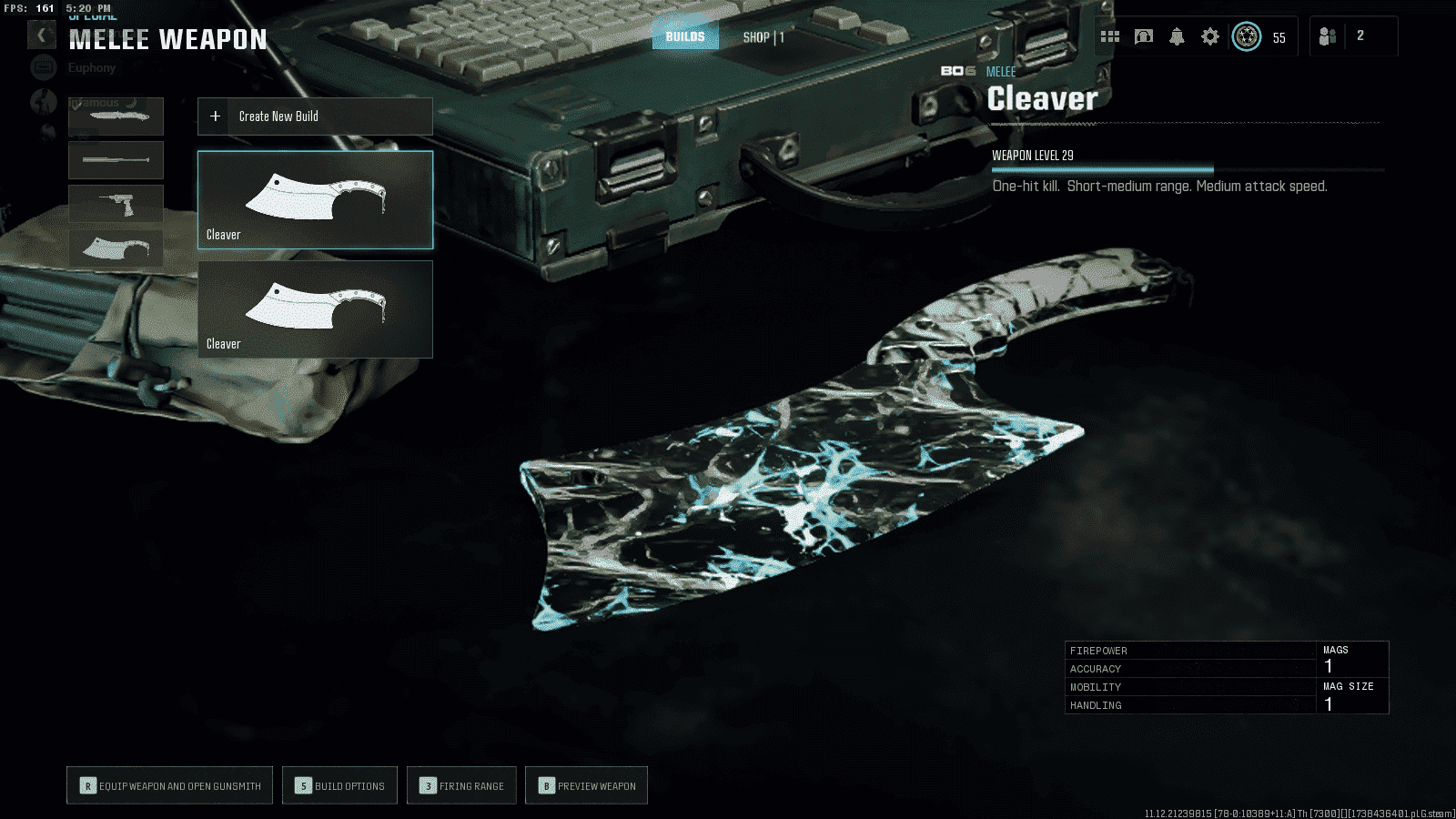Open settings with the gear icon
Screen dimensions: 1456x819
point(1210,36)
